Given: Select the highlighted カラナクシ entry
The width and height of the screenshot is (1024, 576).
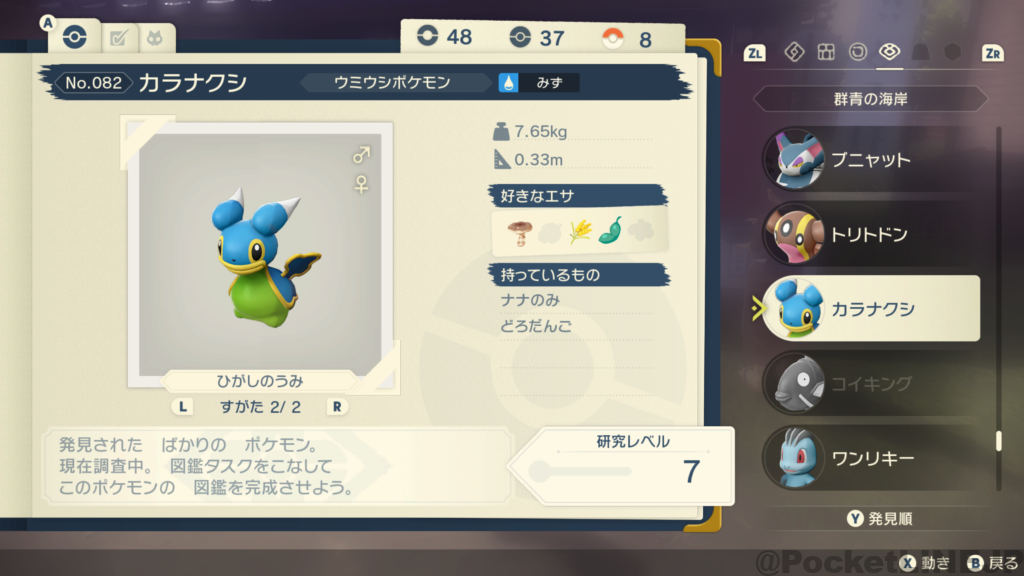Looking at the screenshot, I should coord(868,309).
